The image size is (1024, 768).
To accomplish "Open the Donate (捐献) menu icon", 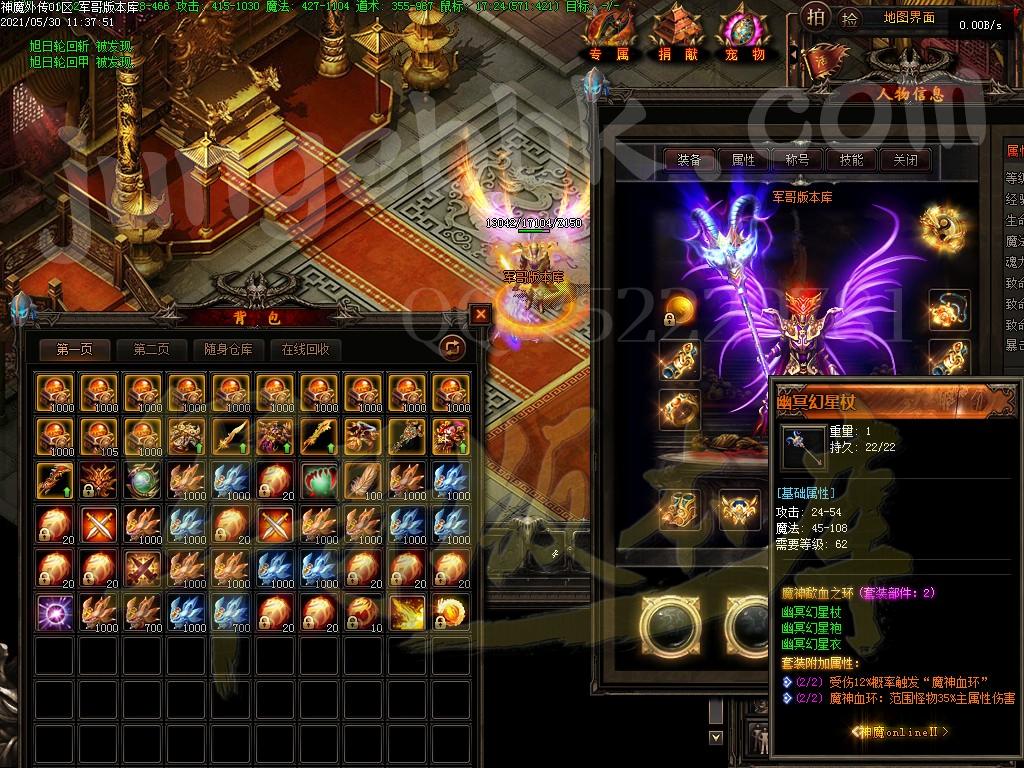I will pos(678,37).
